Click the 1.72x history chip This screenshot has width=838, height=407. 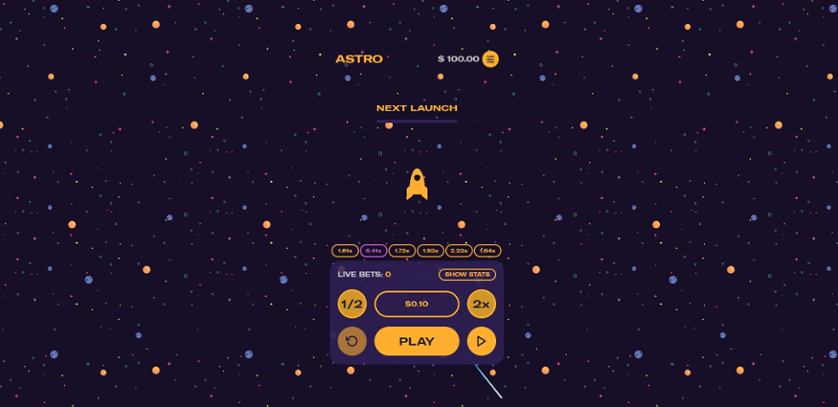point(402,251)
